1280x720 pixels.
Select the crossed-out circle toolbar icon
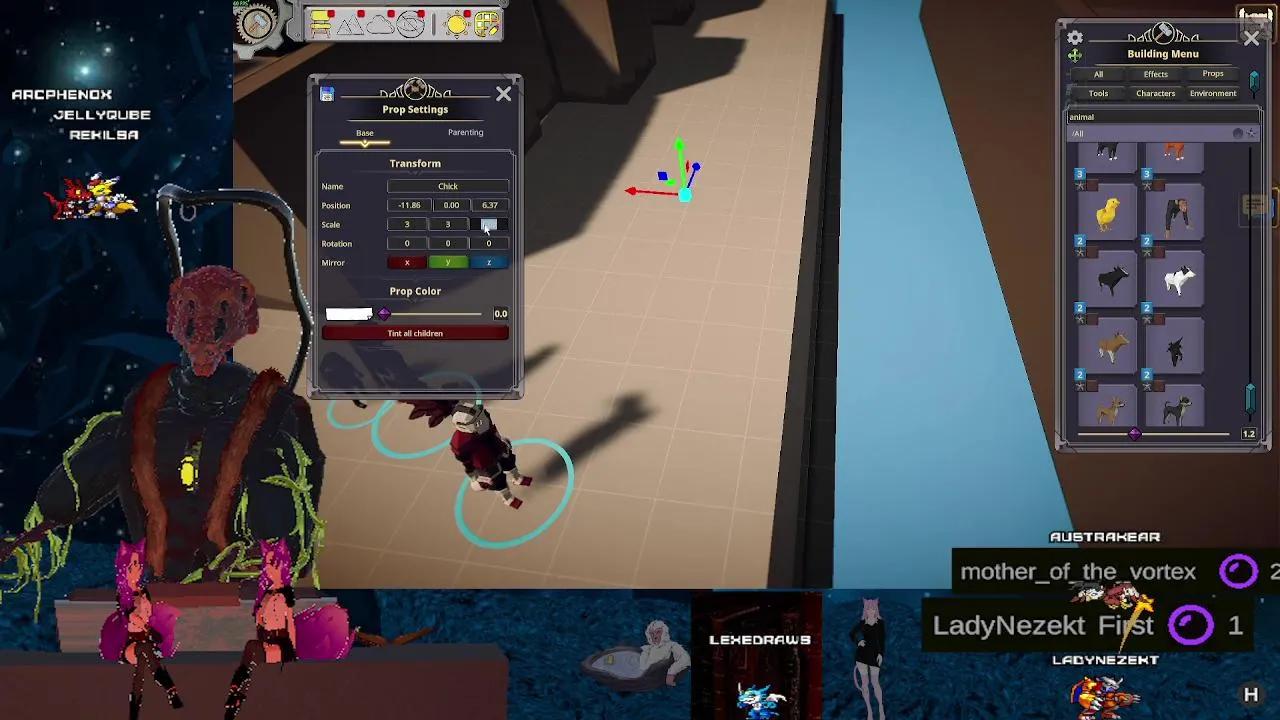[412, 23]
